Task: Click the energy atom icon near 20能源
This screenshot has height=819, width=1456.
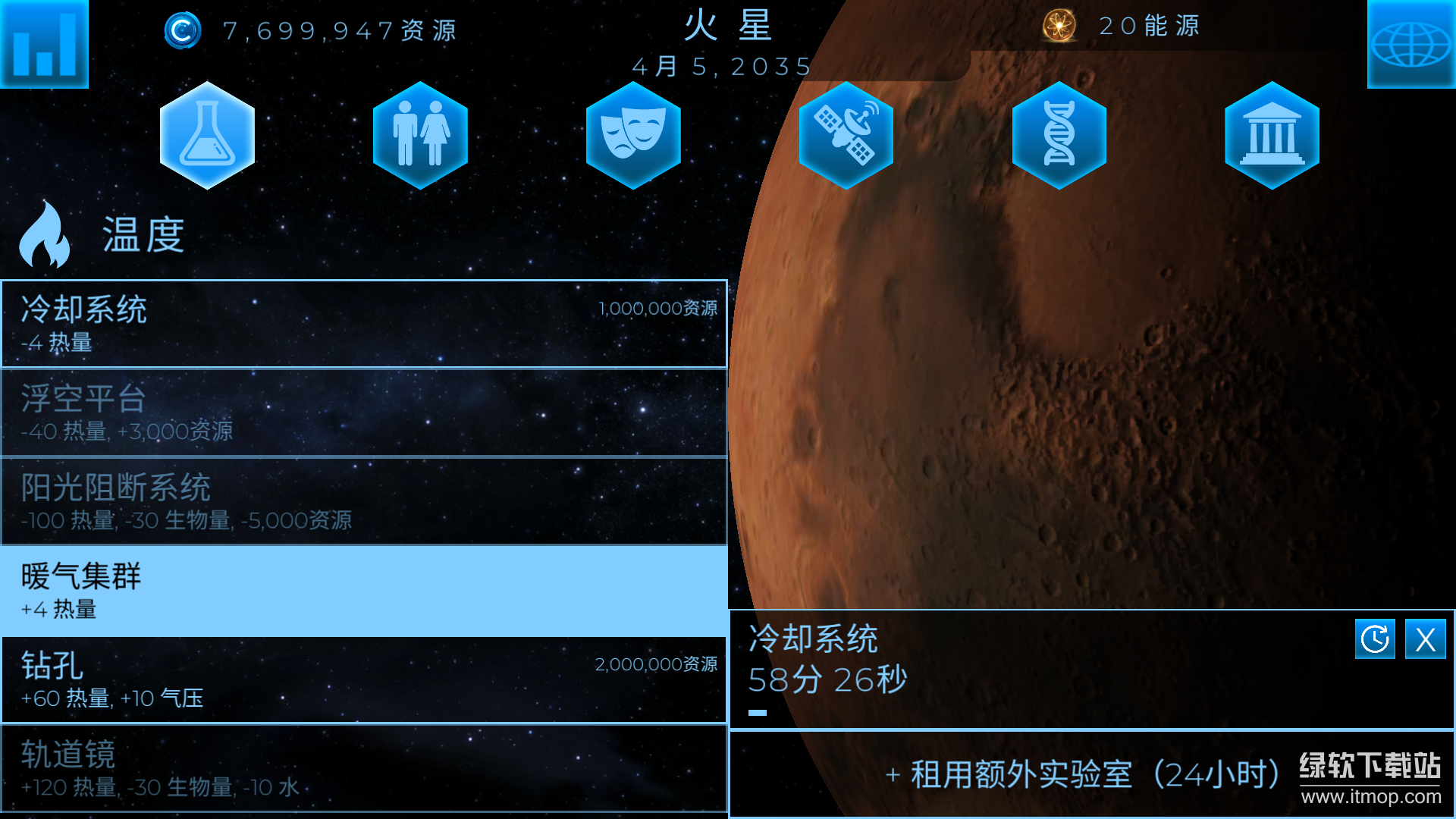Action: click(x=1059, y=26)
